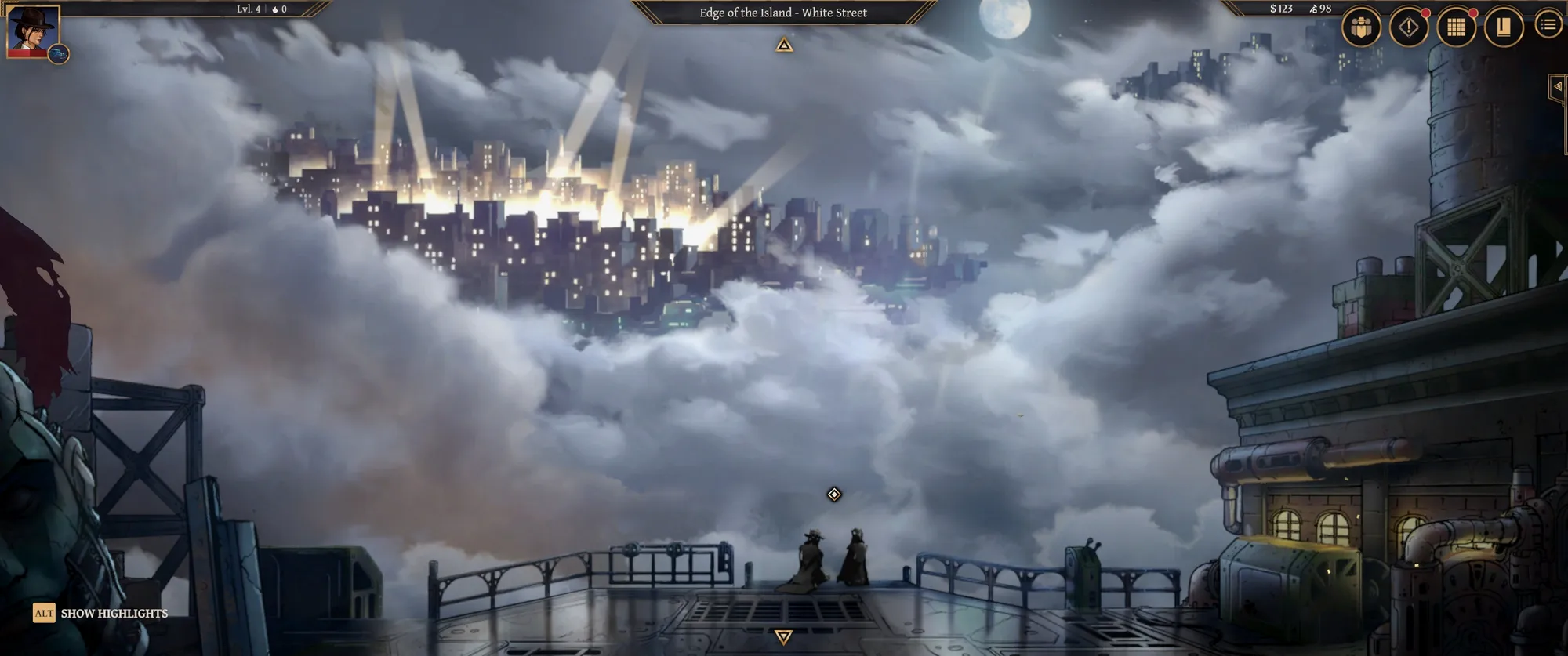Open the journal book icon

coord(1503,27)
